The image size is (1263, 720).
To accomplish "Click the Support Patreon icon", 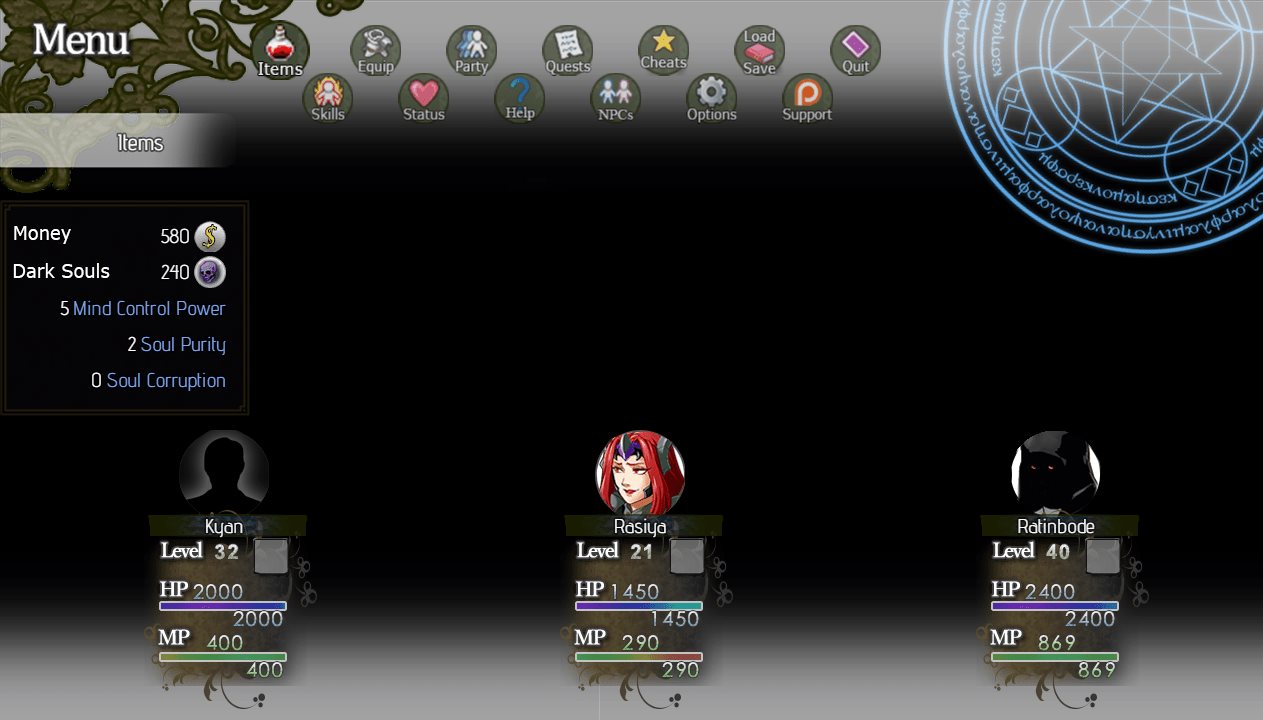I will click(807, 98).
